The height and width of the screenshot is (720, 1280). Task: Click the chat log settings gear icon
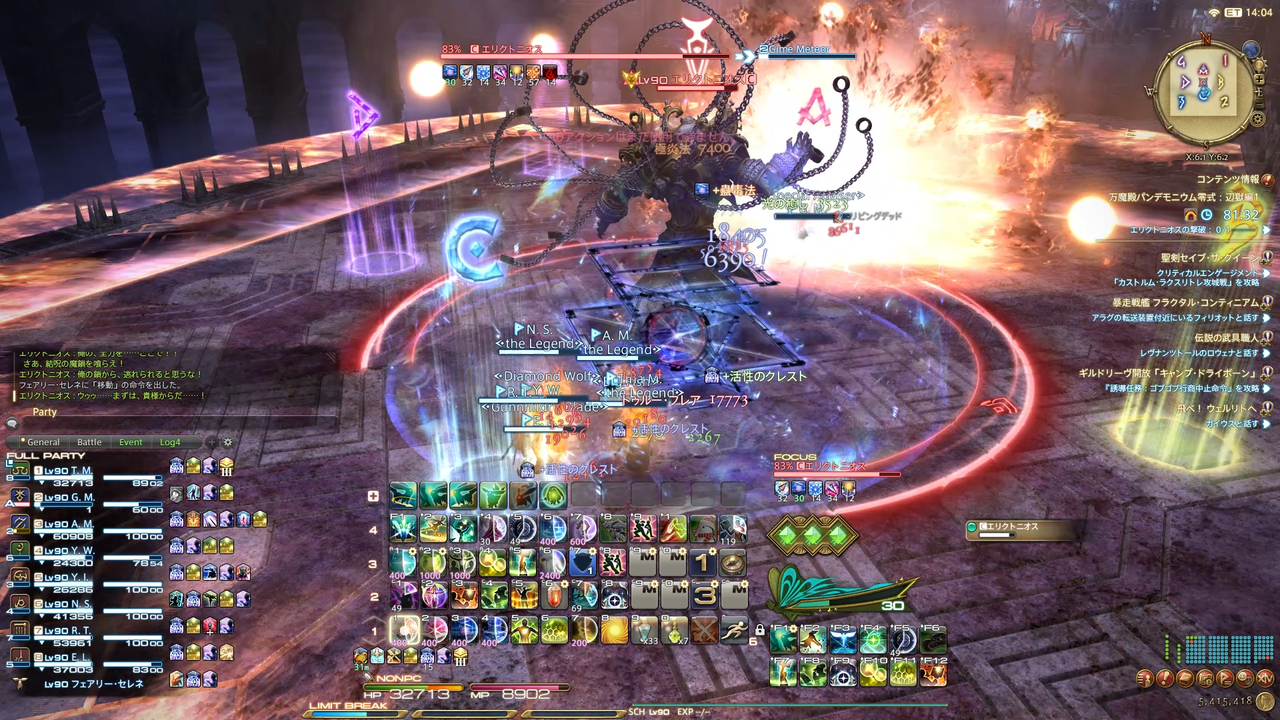(228, 442)
